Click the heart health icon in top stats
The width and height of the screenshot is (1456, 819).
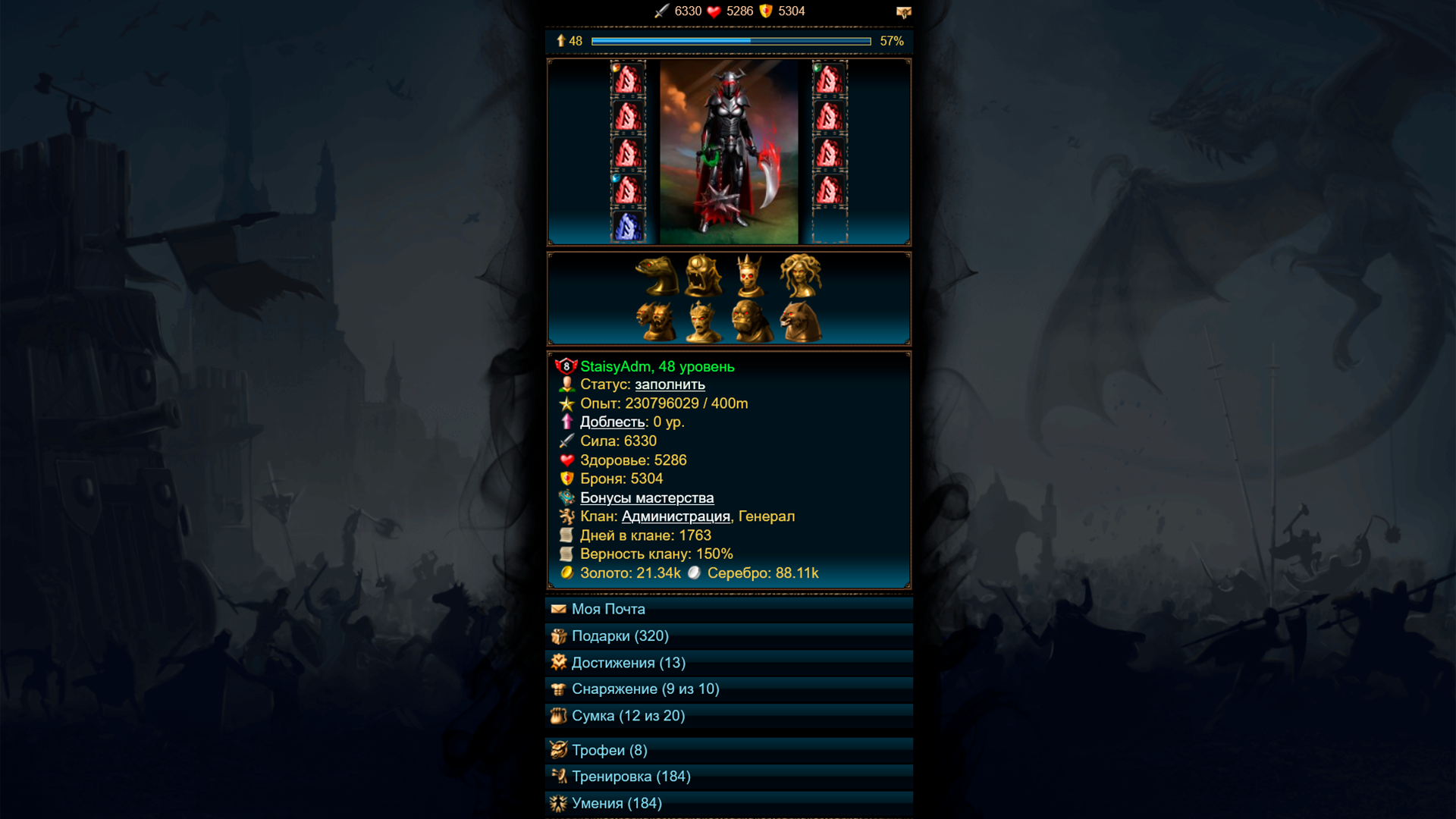click(x=714, y=11)
